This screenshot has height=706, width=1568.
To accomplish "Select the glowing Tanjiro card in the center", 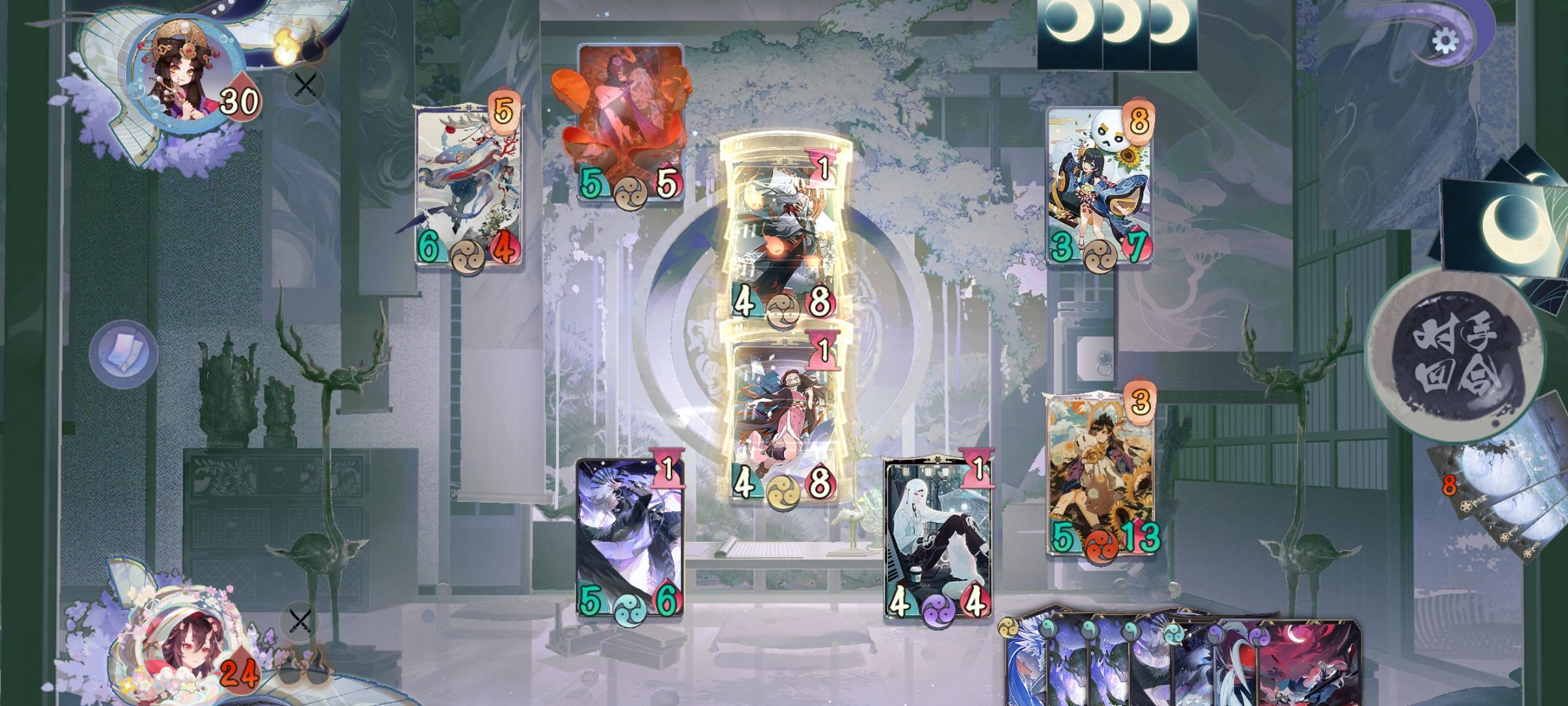I will [x=784, y=235].
